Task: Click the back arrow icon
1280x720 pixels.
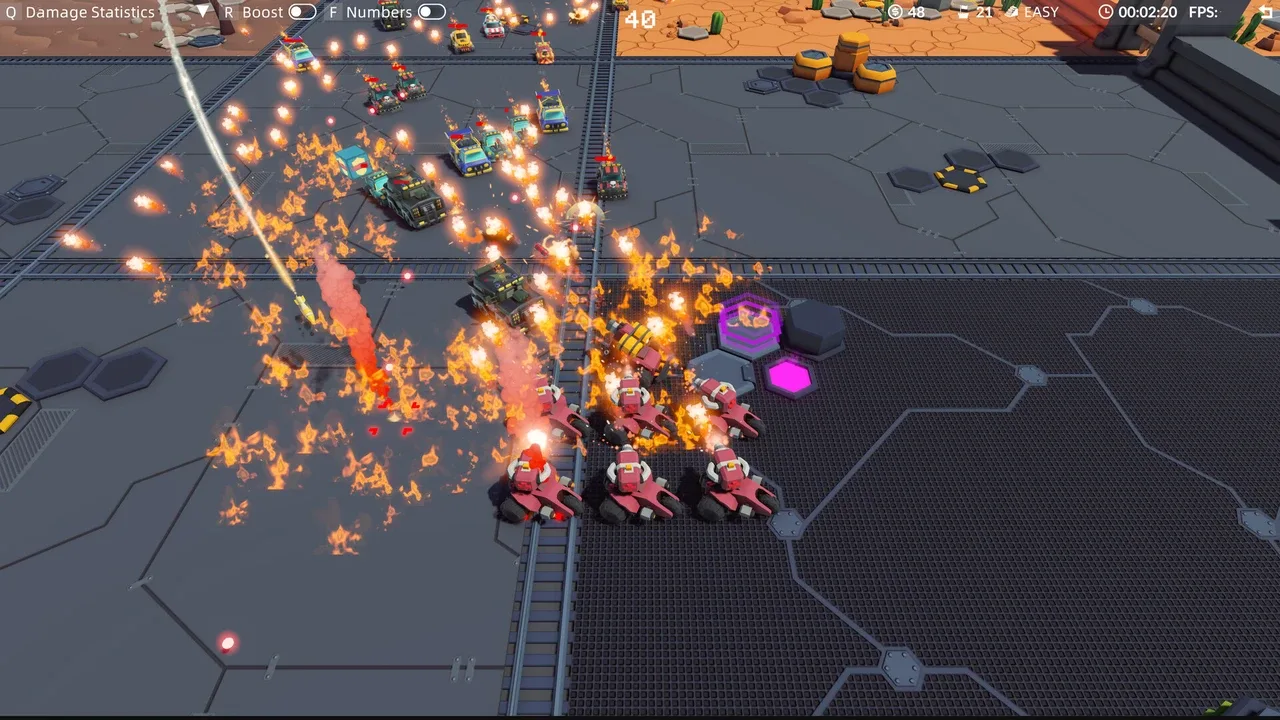Action: (x=1267, y=12)
